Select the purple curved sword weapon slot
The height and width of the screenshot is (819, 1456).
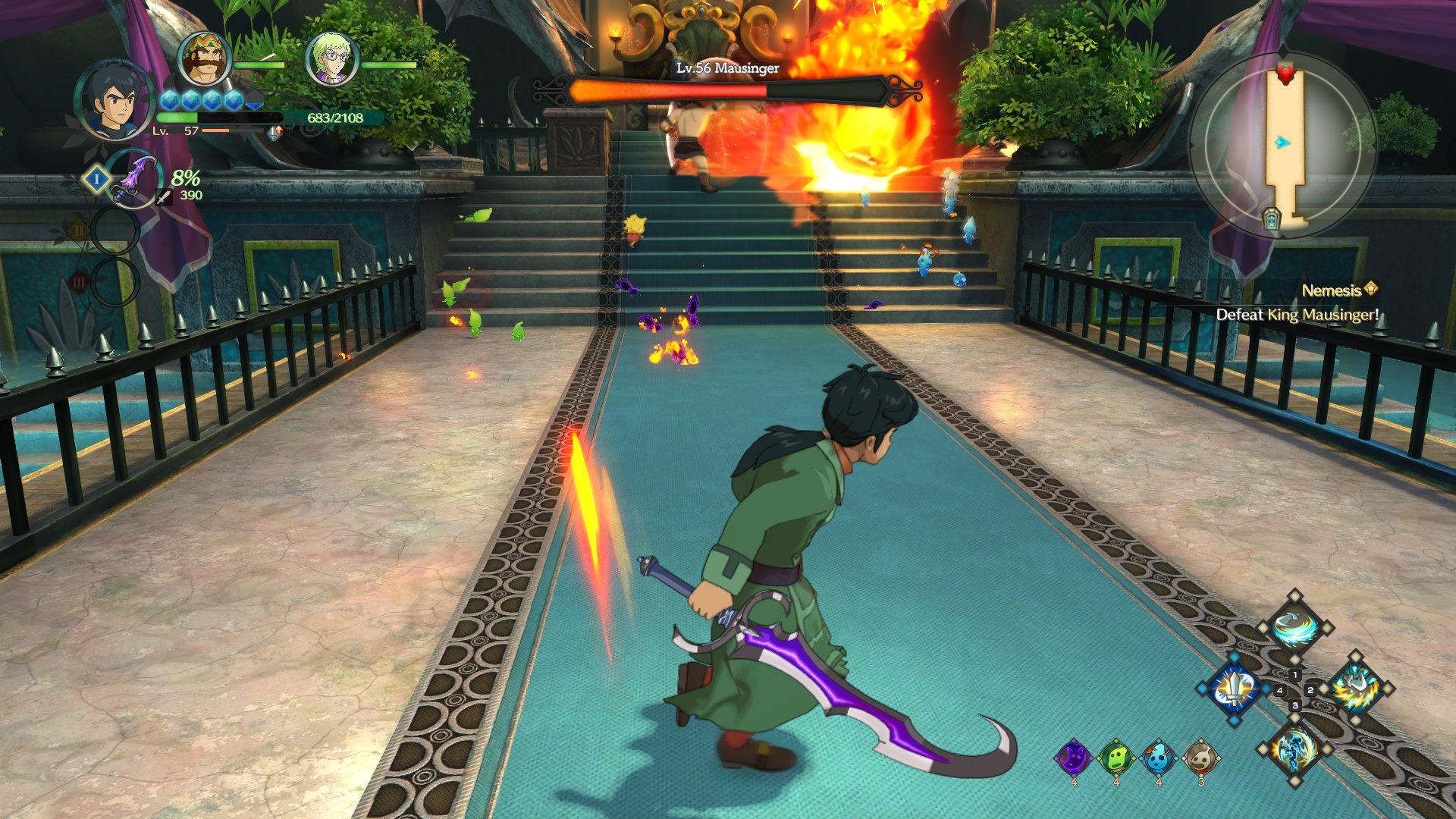coord(133,179)
